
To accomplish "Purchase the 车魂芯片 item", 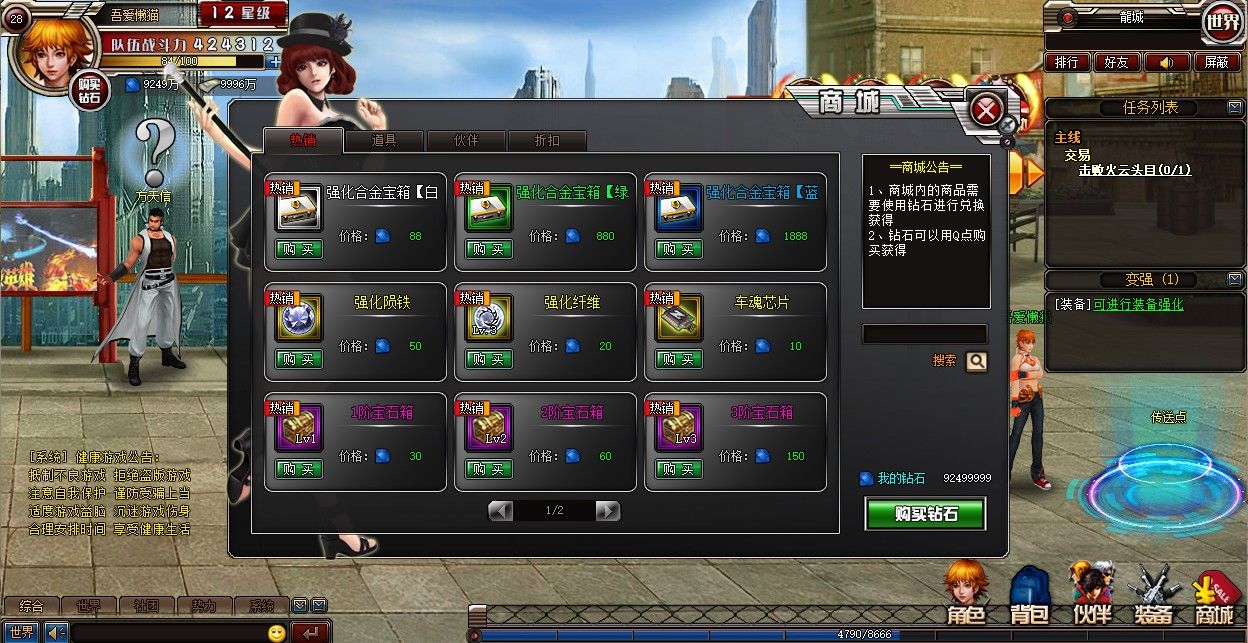I will (679, 359).
